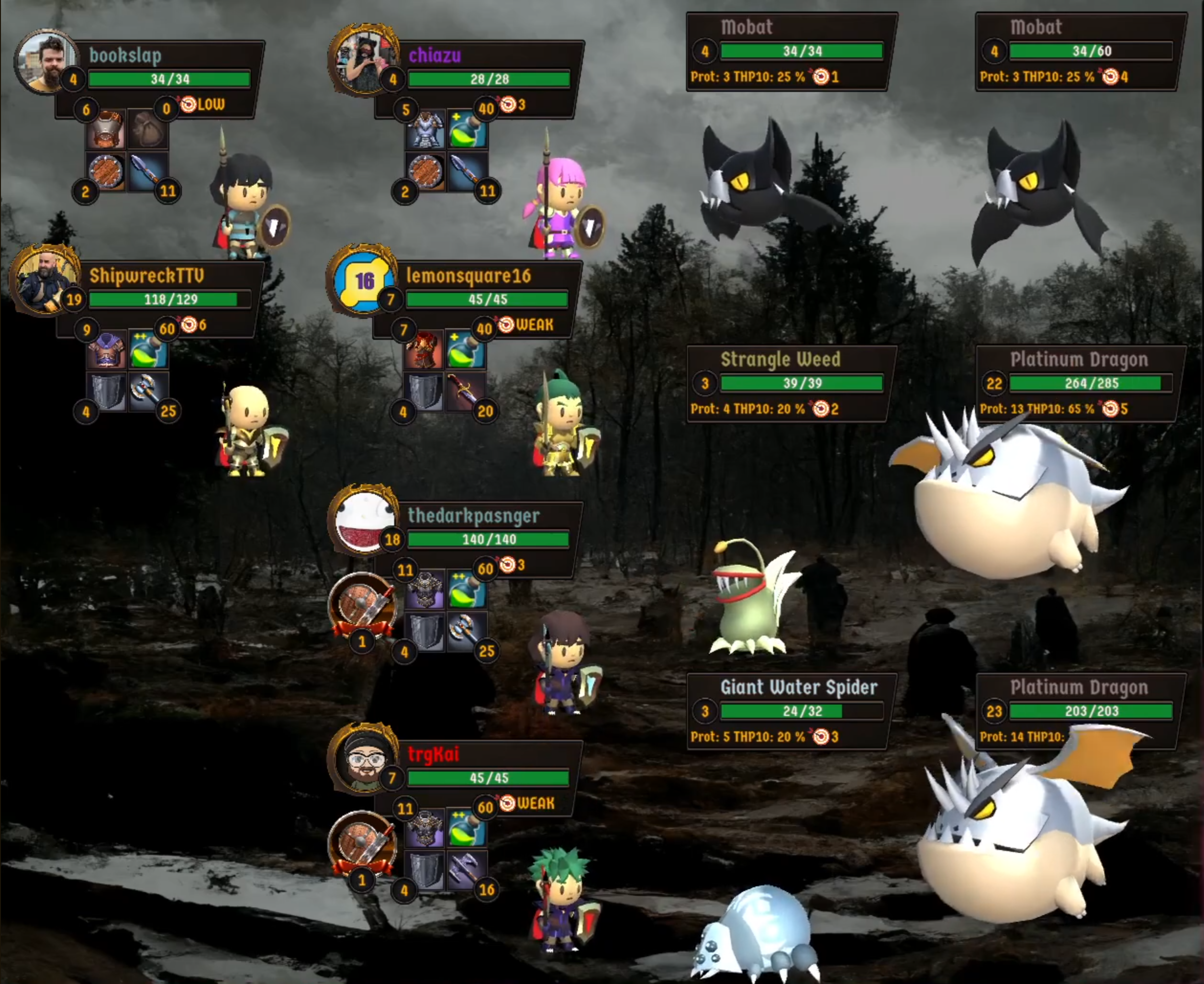Image resolution: width=1204 pixels, height=984 pixels.
Task: Select chiazu's green potion slot
Action: (468, 130)
